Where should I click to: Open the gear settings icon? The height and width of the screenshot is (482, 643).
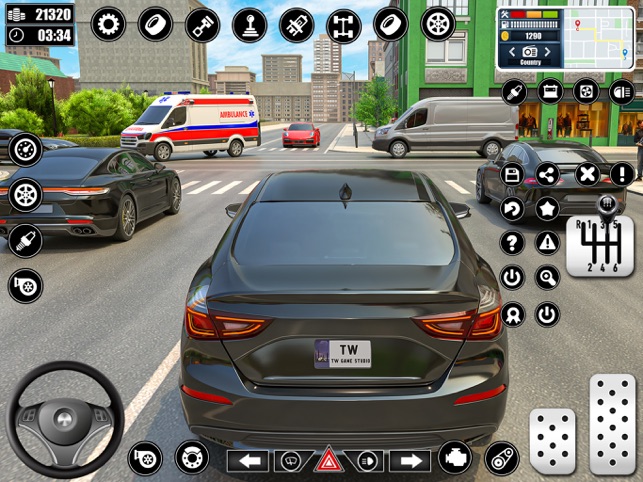[108, 24]
